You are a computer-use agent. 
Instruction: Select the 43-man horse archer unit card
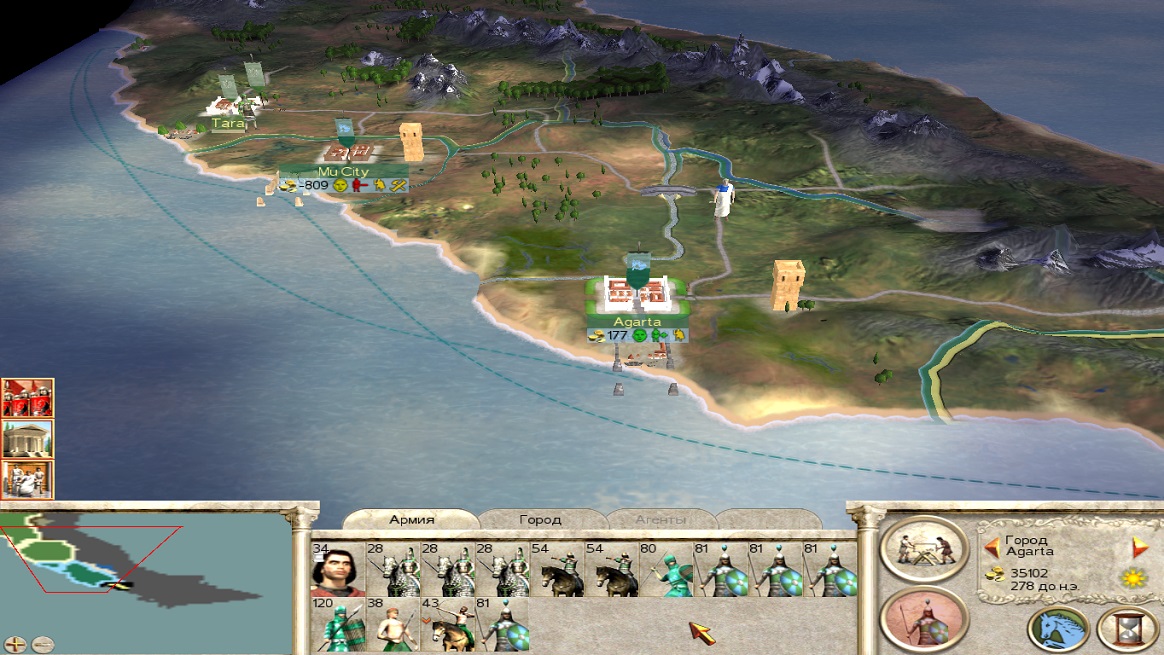446,626
